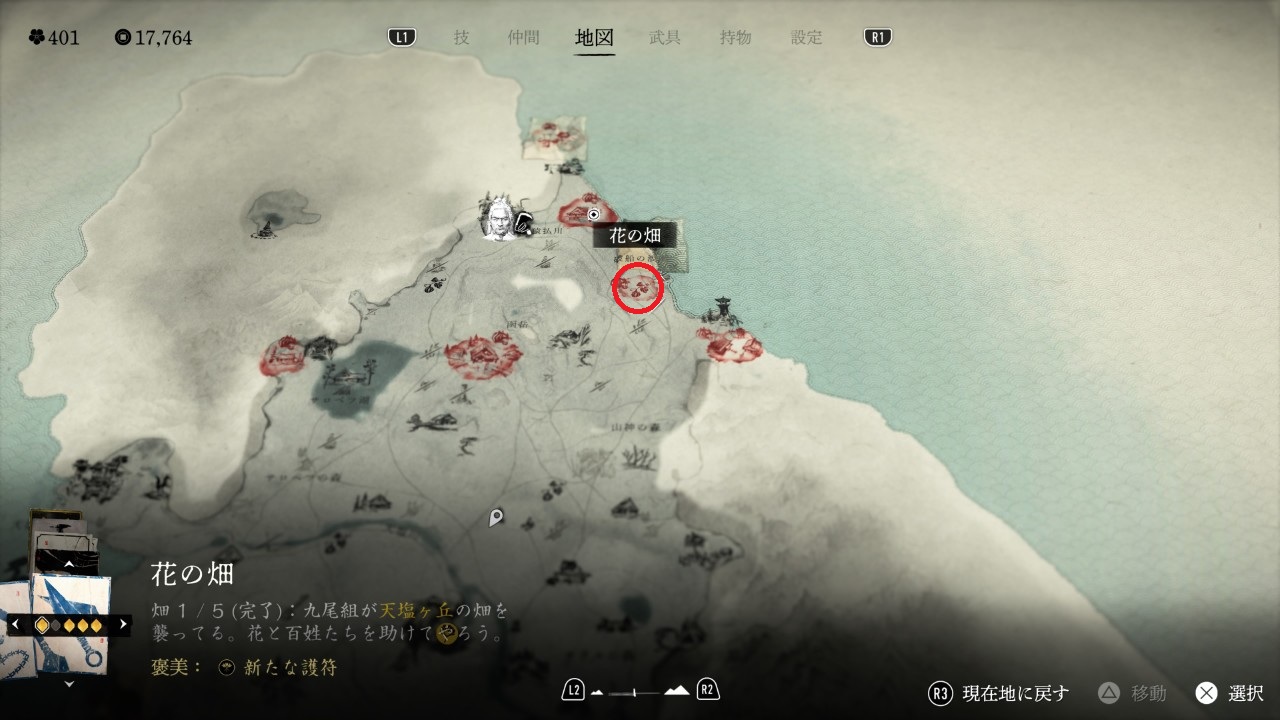Switch to the 技 tab
Image resolution: width=1280 pixels, height=720 pixels.
[461, 38]
